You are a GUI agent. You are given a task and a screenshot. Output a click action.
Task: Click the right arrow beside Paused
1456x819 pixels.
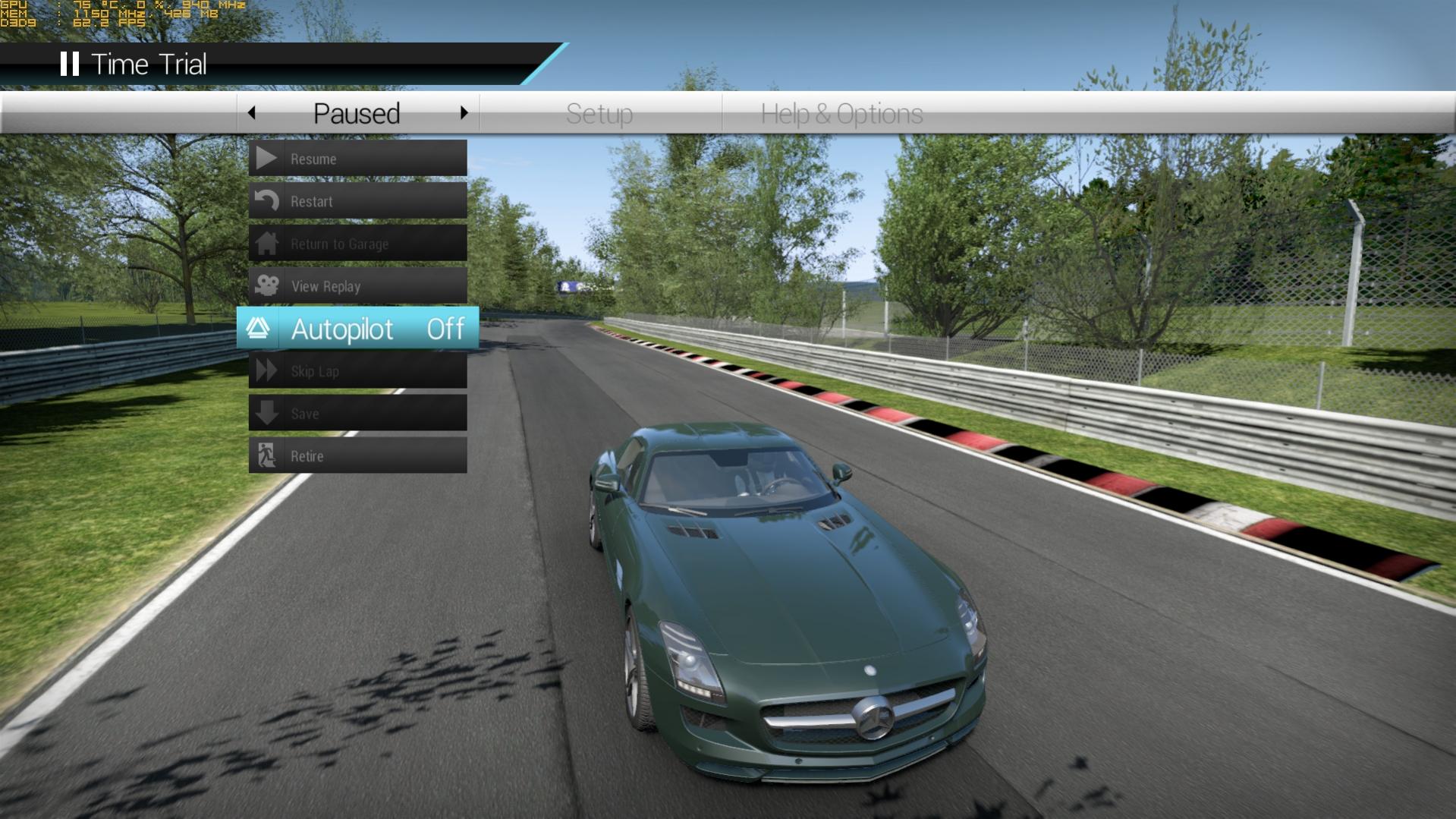click(464, 113)
